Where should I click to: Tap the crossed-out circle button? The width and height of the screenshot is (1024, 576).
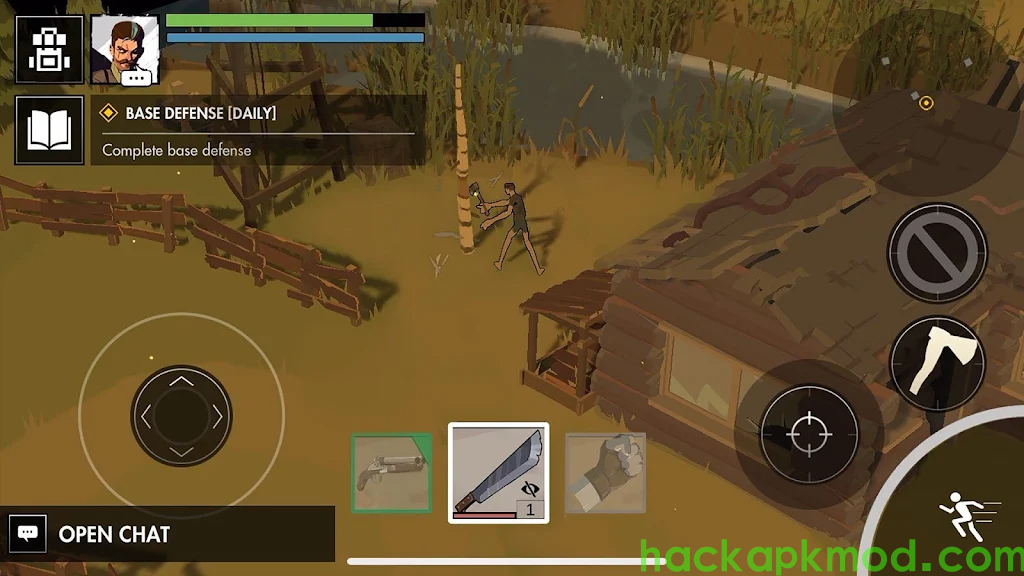937,252
